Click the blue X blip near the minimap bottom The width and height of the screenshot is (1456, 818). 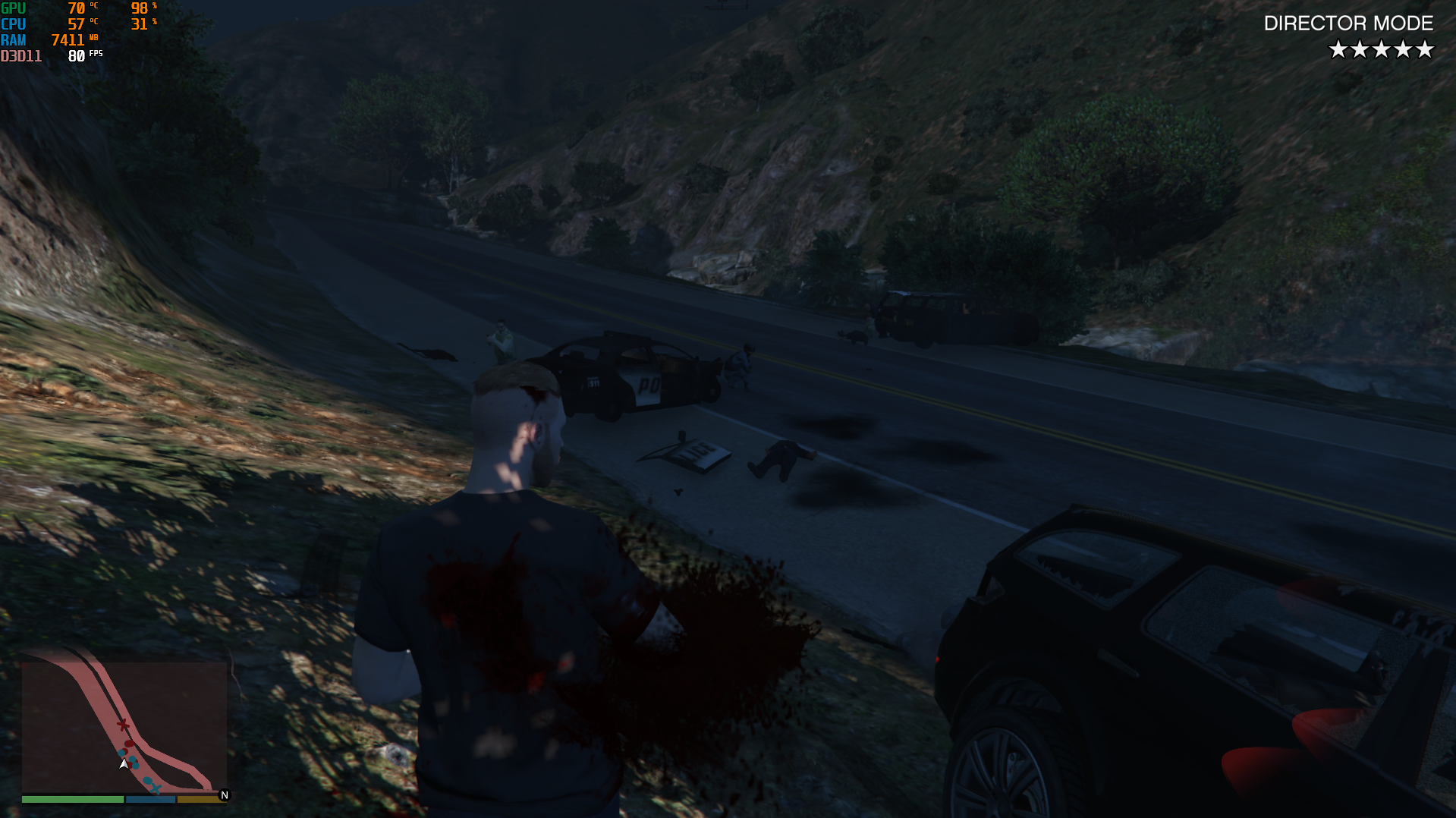tap(156, 788)
